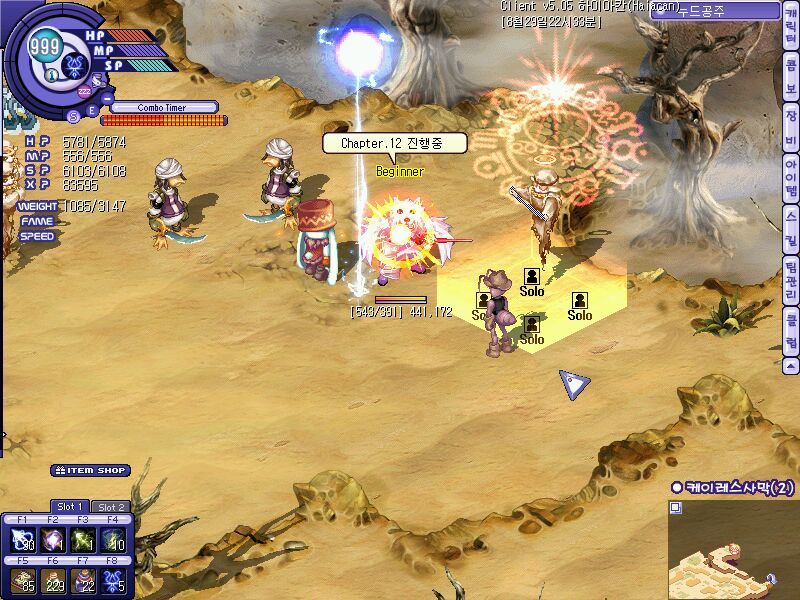Use the F7 potion jar with count 22

82,579
